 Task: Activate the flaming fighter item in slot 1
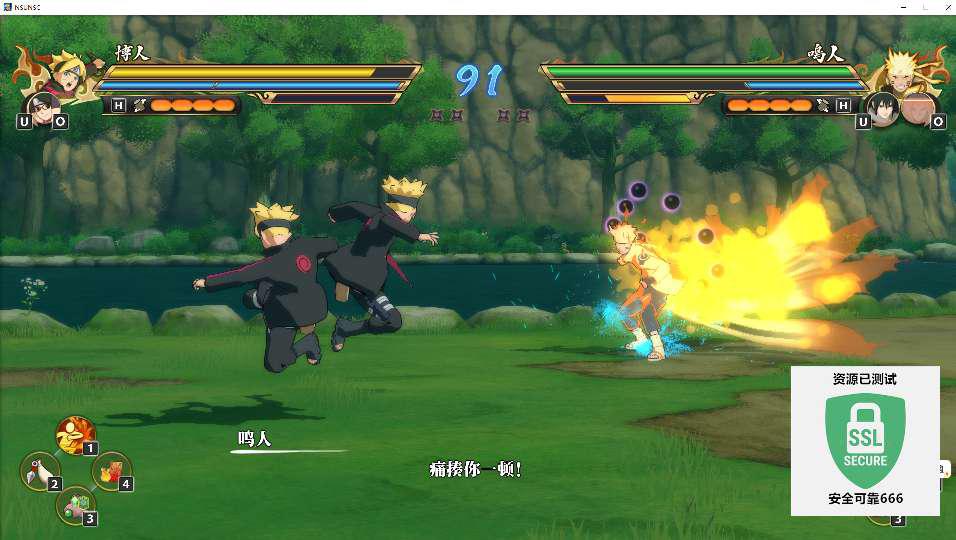coord(74,436)
